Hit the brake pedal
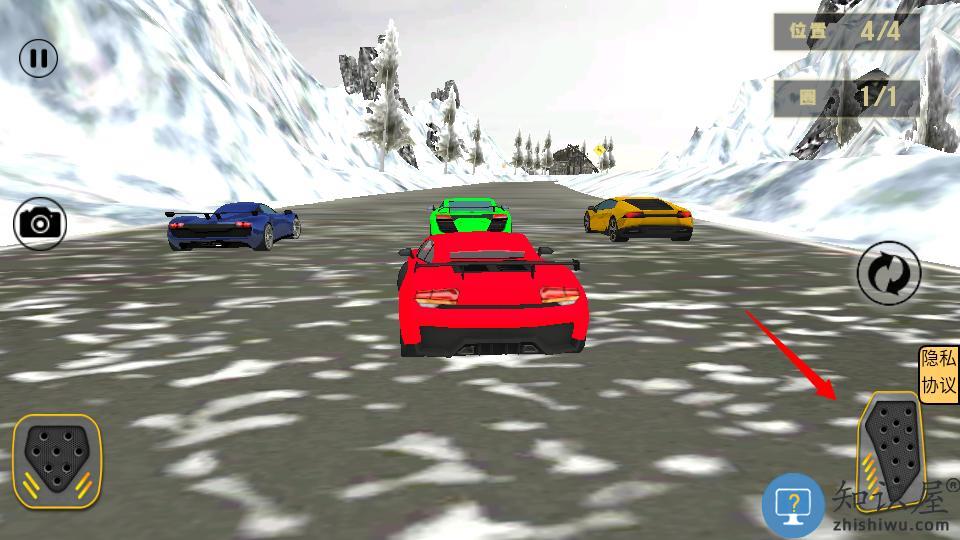This screenshot has width=960, height=540. (x=57, y=457)
